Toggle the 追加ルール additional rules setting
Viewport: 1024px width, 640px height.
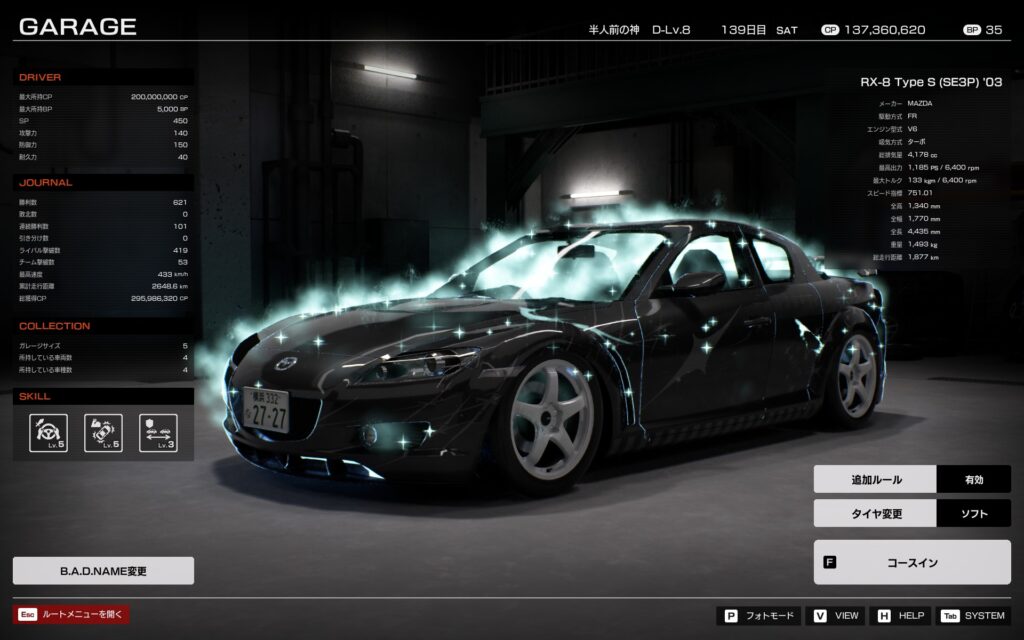[912, 480]
